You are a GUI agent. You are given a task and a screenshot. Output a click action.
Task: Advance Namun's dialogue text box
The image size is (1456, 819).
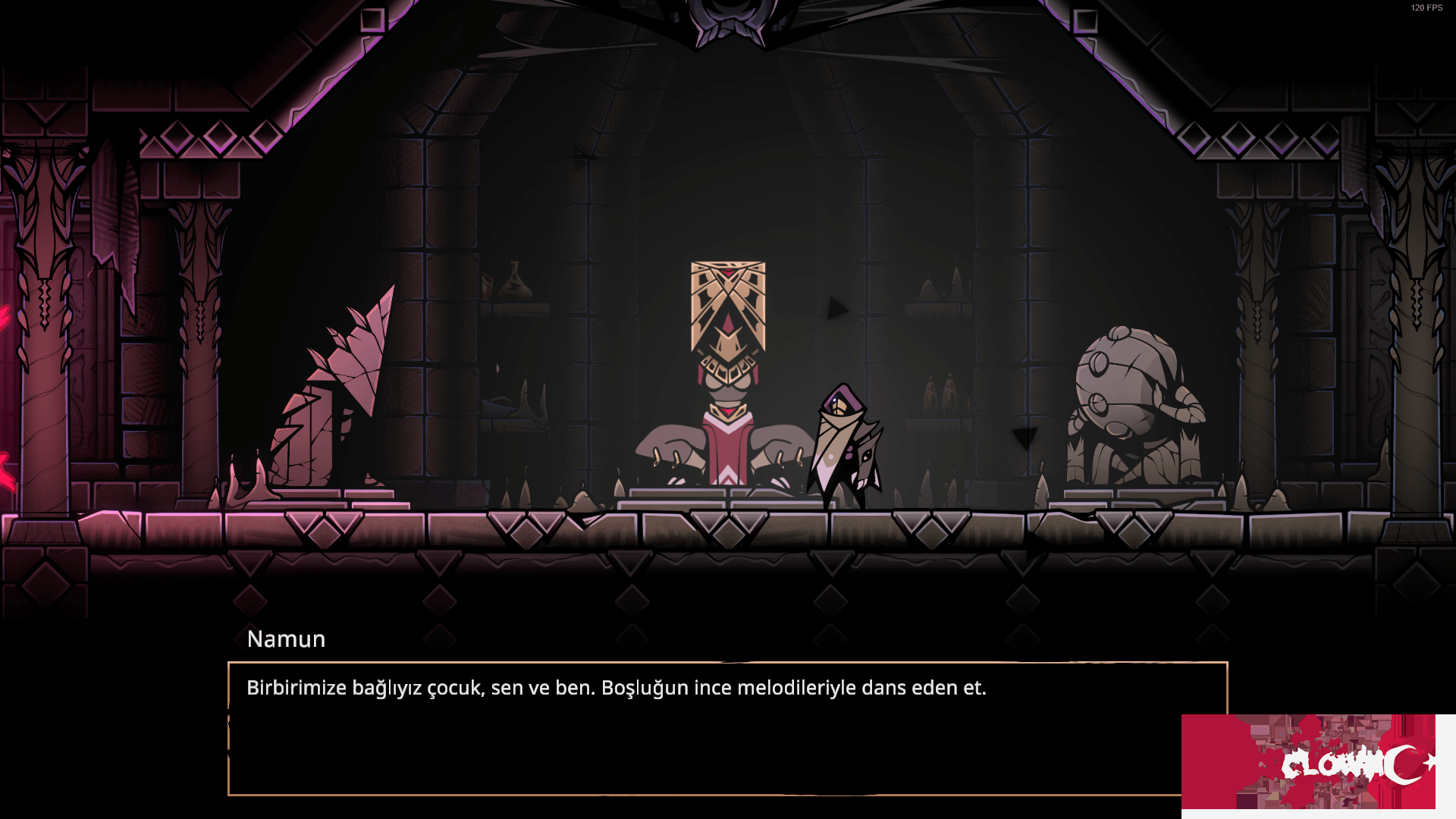tap(705, 728)
